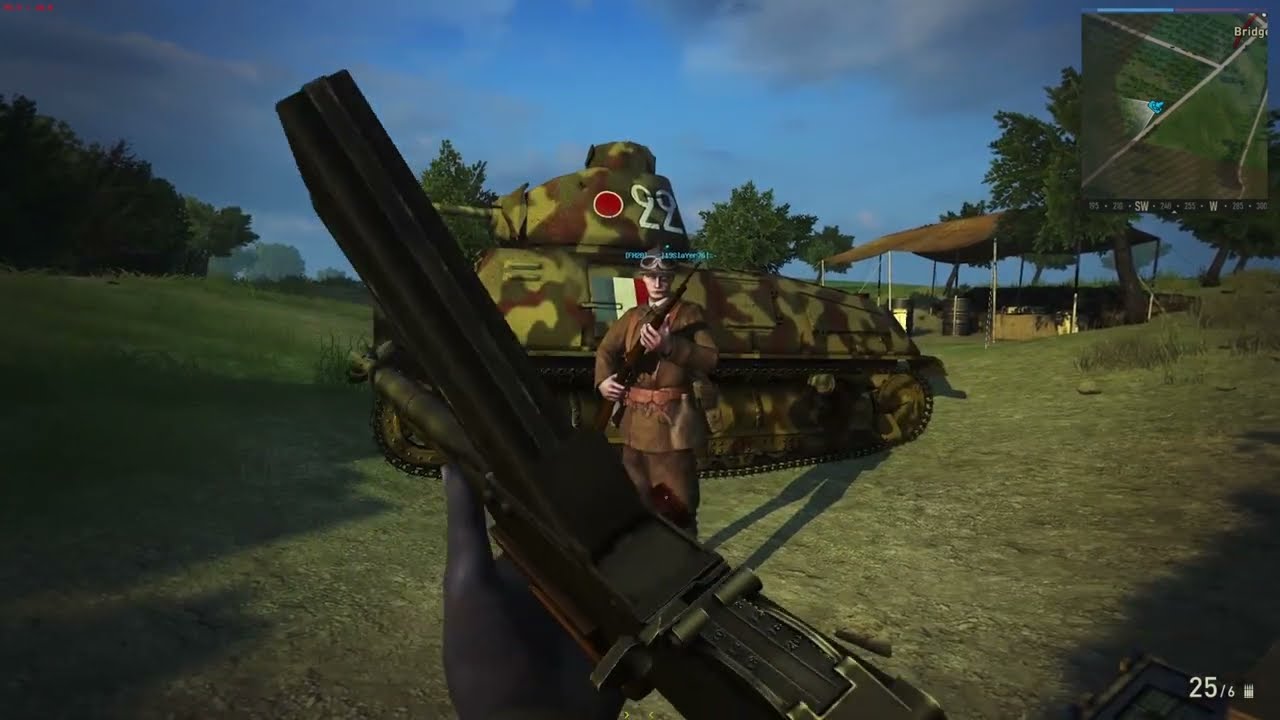
Task: Open the compass heading strip below the minimap
Action: [1180, 203]
